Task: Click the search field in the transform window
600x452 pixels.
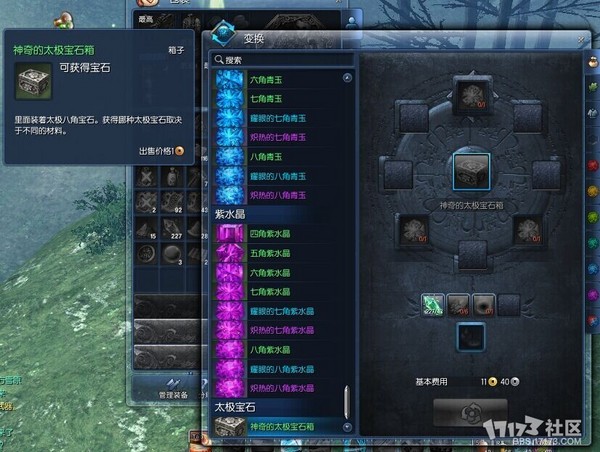Action: [285, 59]
